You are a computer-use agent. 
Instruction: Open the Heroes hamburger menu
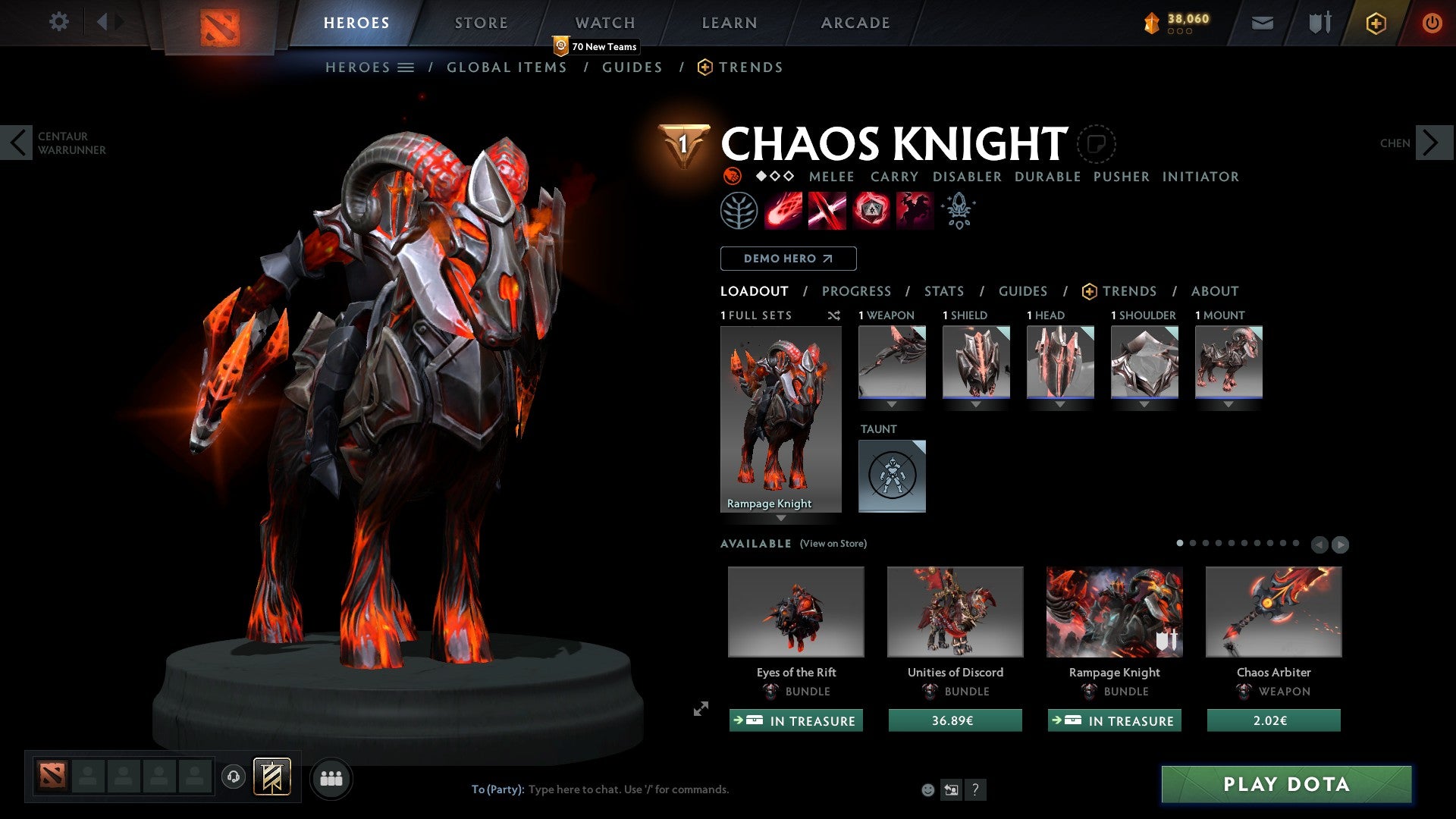406,67
